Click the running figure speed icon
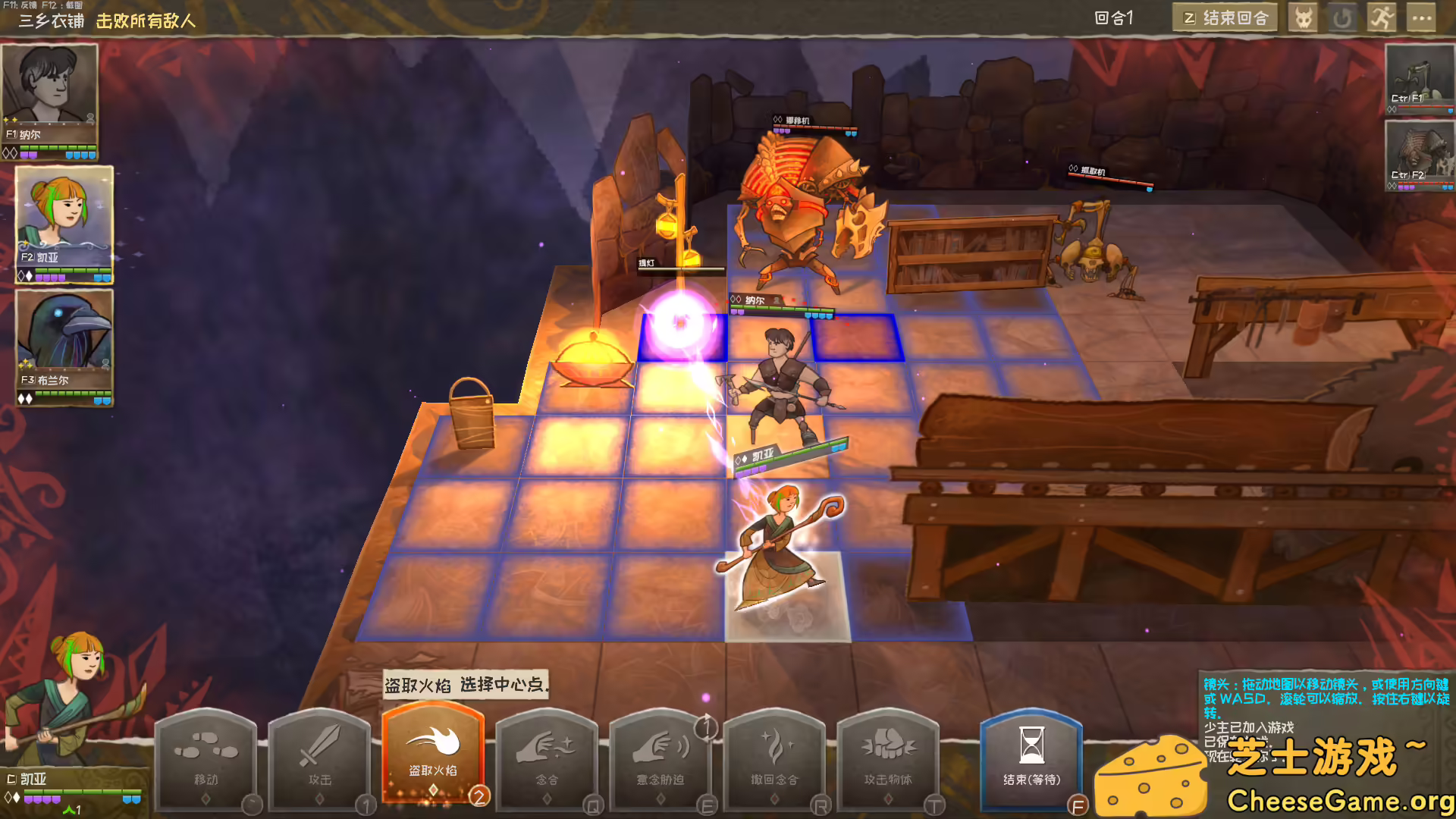Screen dimensions: 1456x819 point(1382,17)
